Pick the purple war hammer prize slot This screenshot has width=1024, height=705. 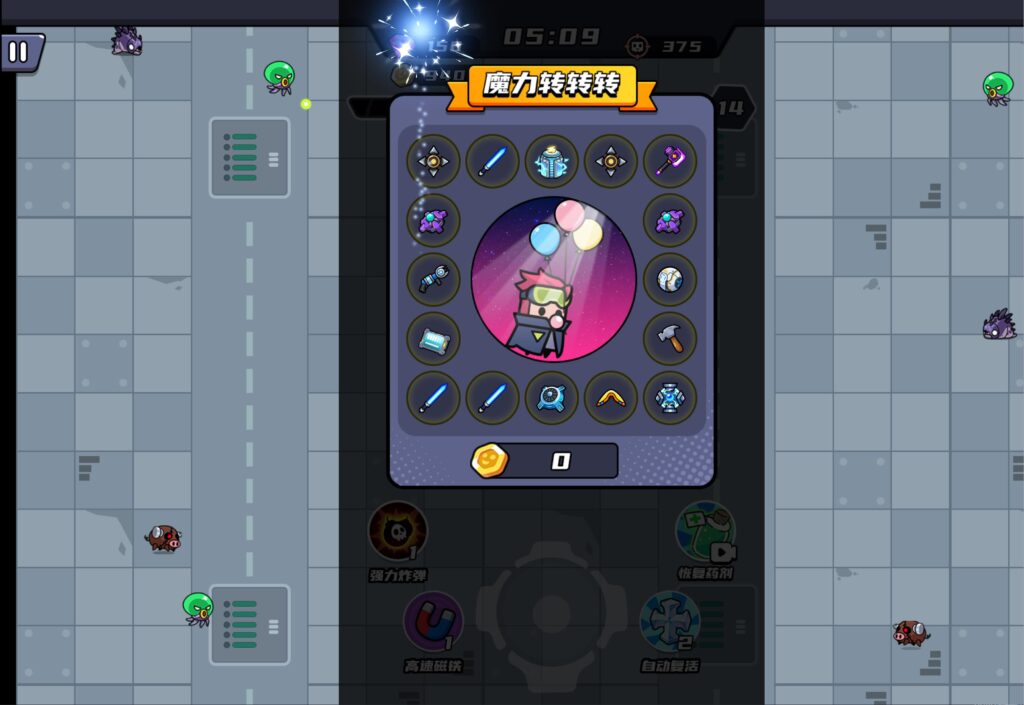pyautogui.click(x=670, y=161)
